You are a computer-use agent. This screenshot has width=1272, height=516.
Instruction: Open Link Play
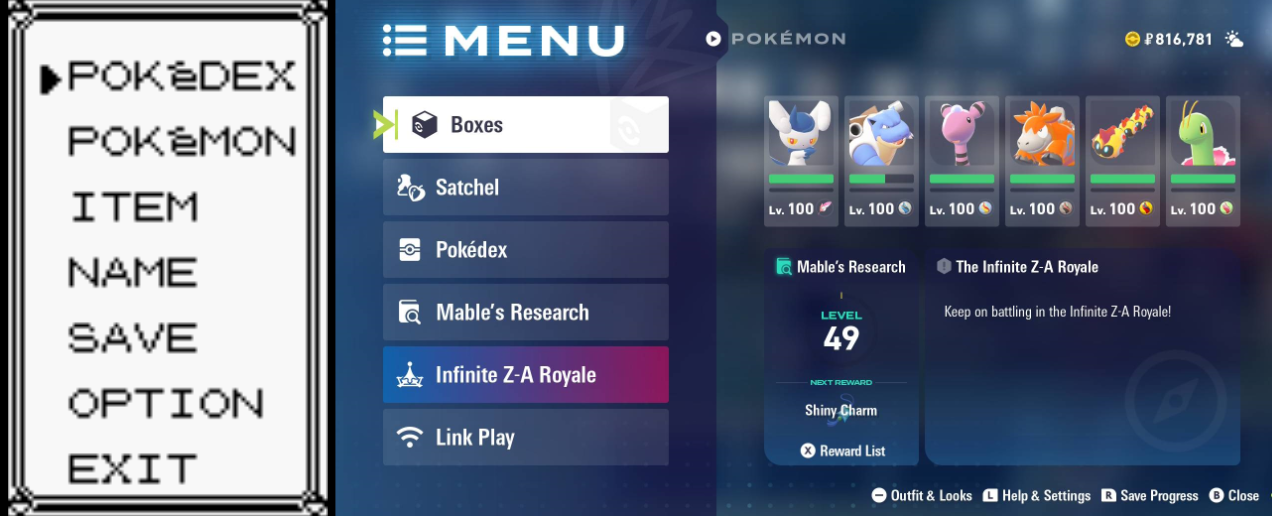tap(525, 437)
